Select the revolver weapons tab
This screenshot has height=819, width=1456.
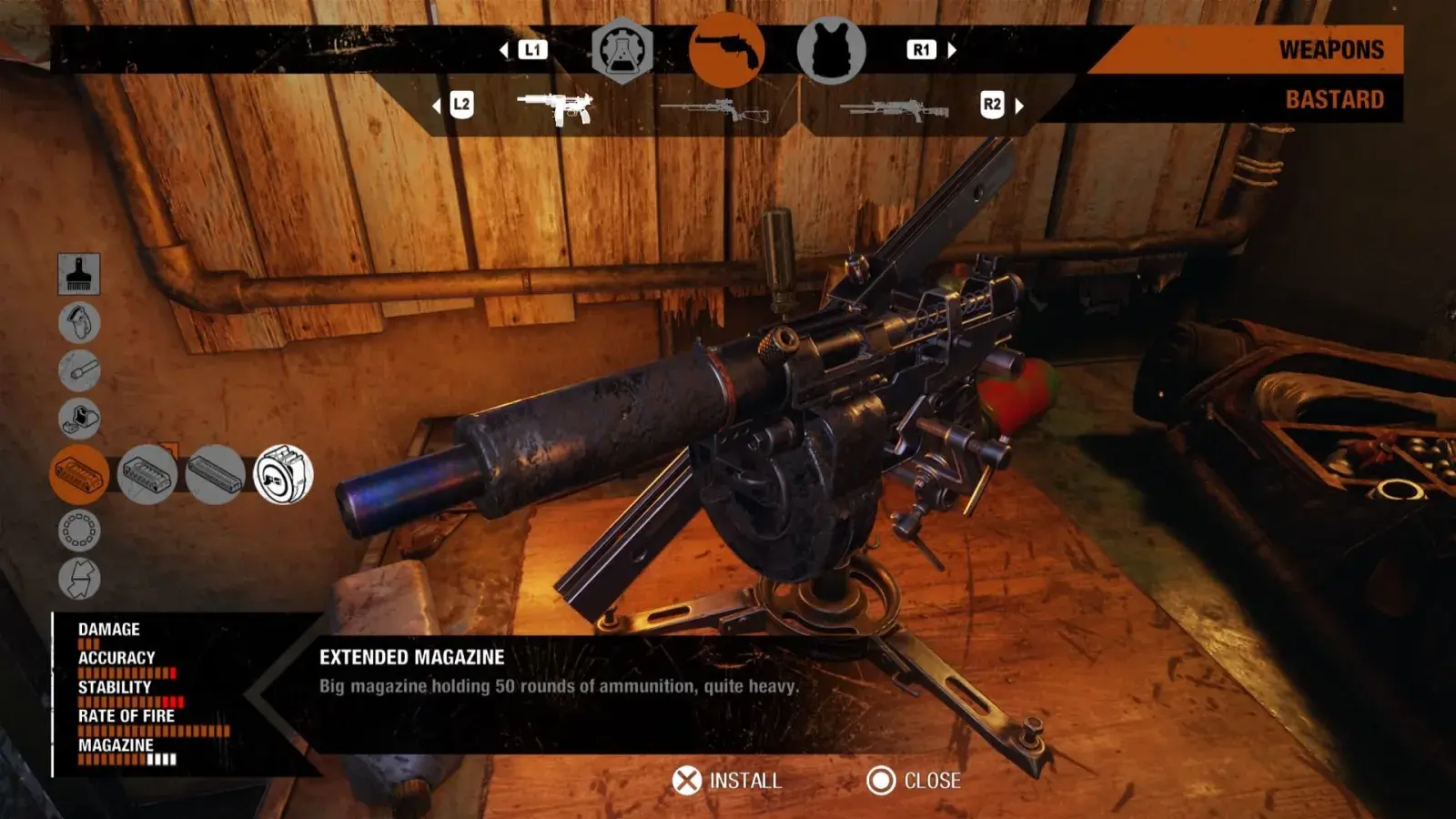726,50
